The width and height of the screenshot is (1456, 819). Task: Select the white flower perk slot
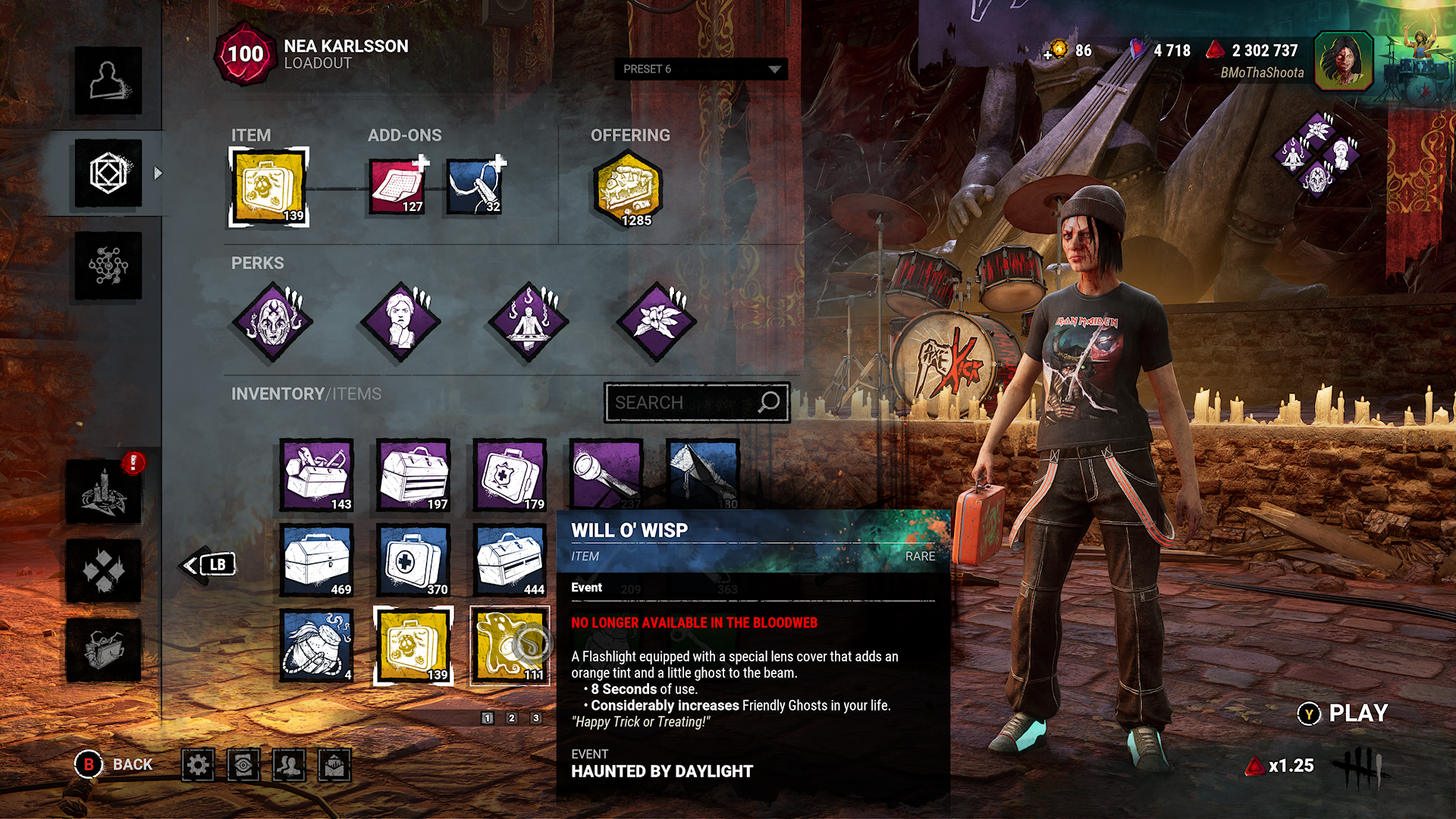(656, 322)
